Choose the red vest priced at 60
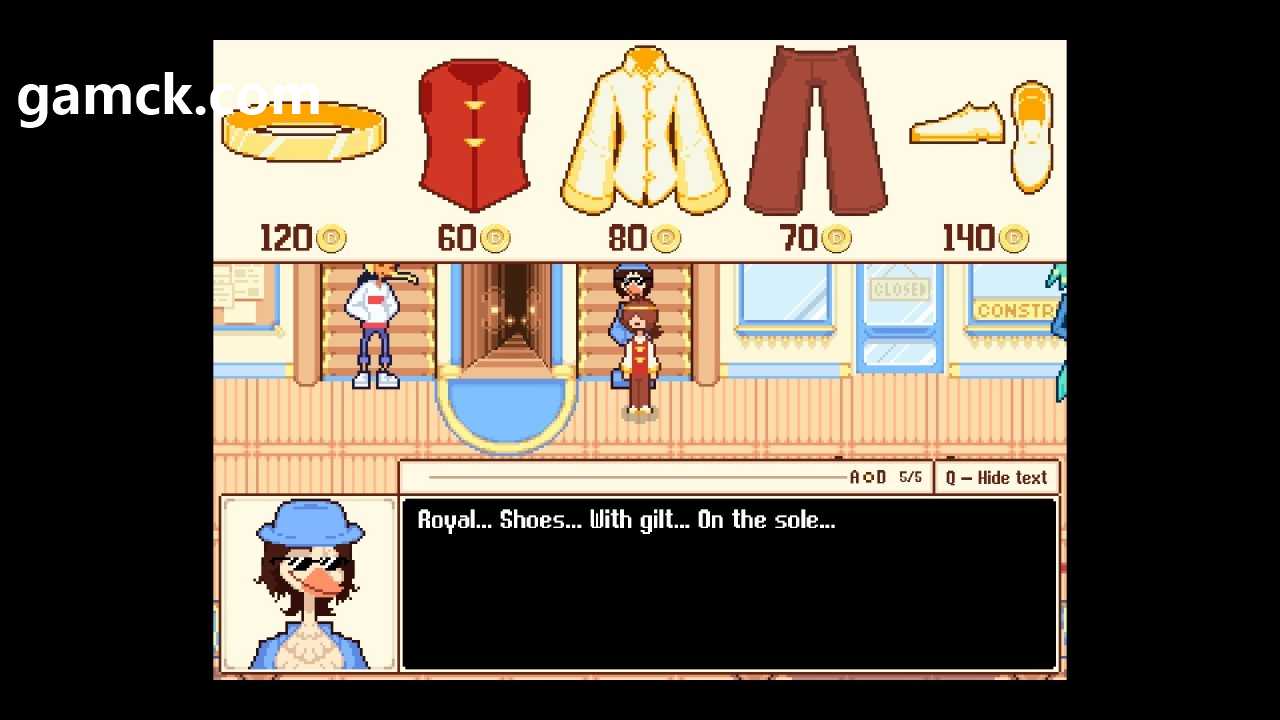Screen dimensions: 1280x720 [x=473, y=135]
